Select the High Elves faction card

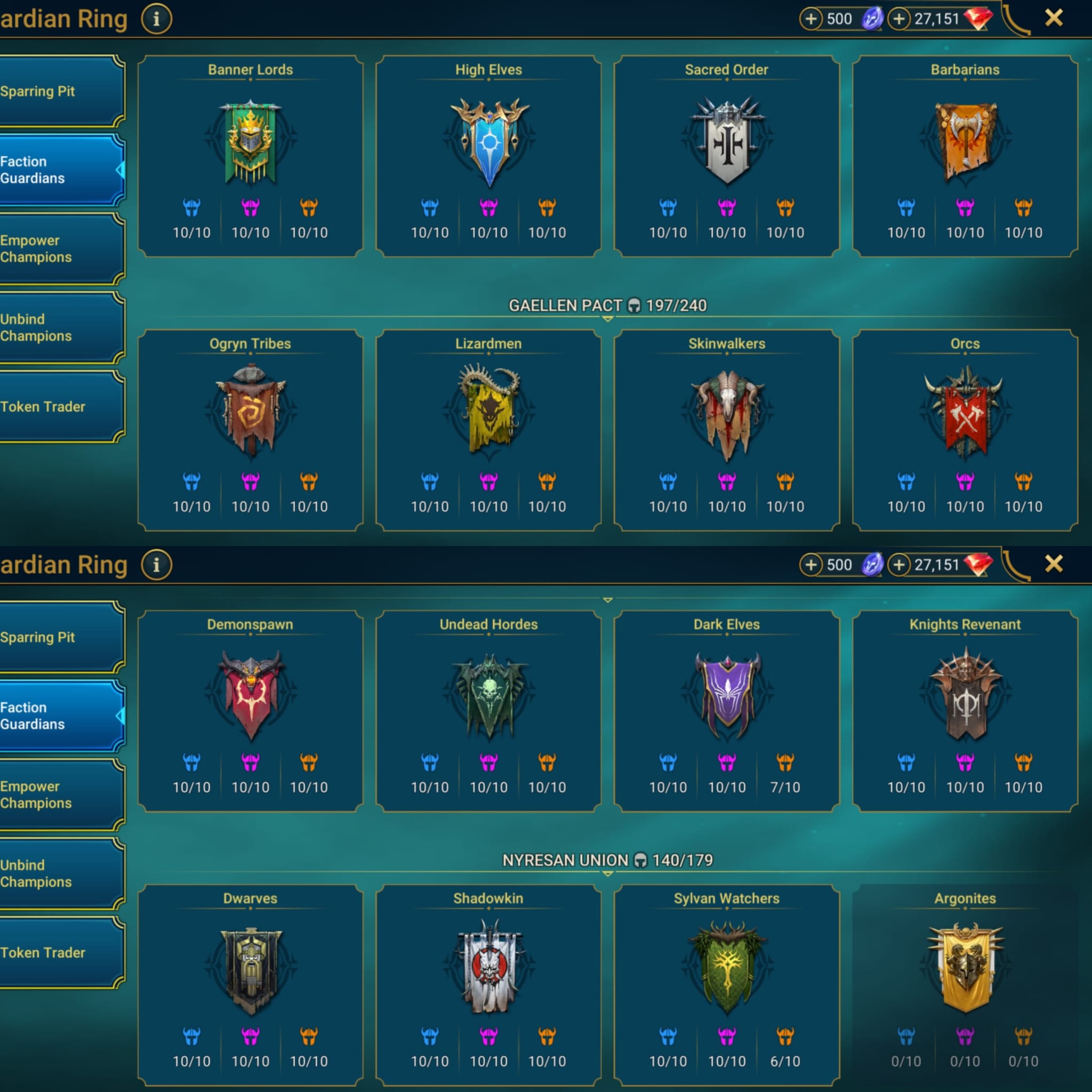(x=488, y=156)
